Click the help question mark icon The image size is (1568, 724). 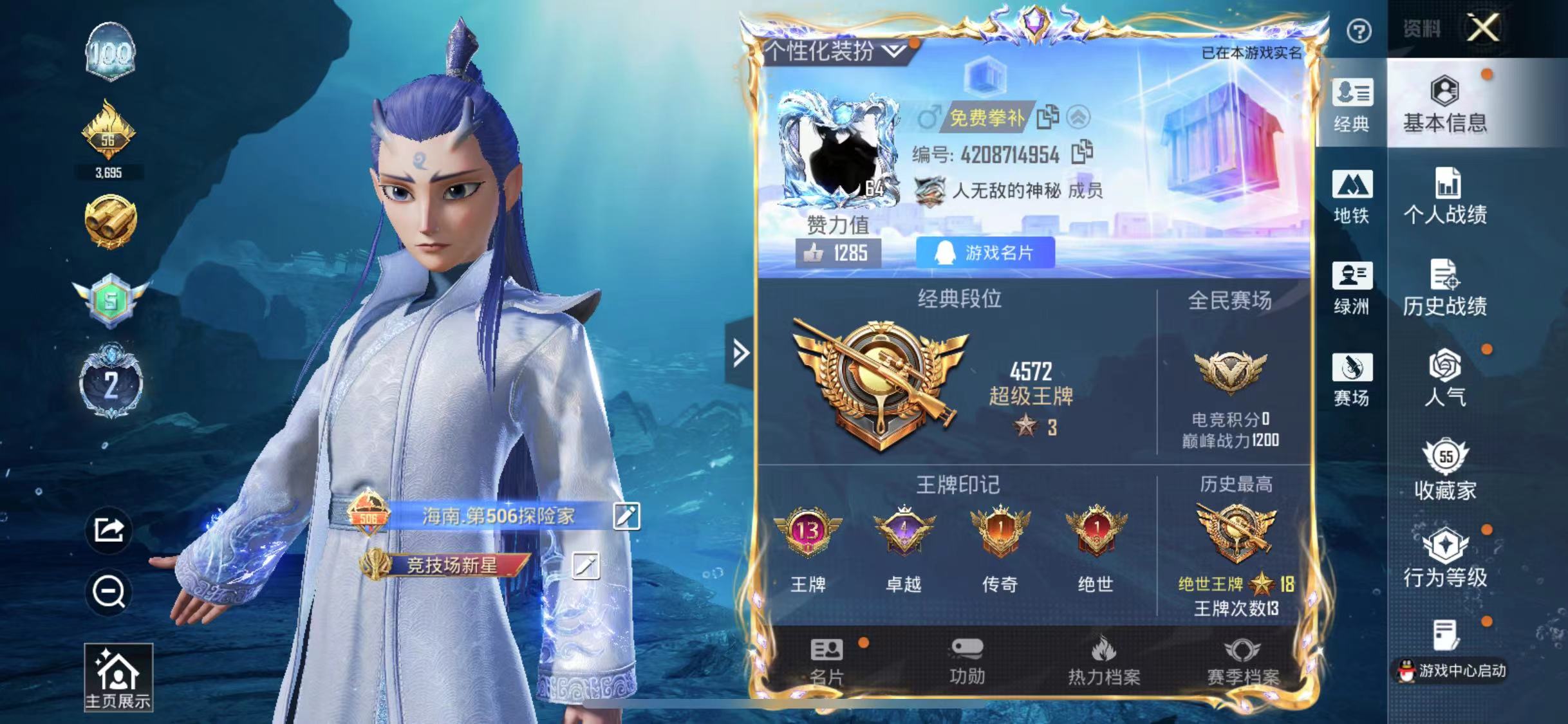click(x=1360, y=31)
